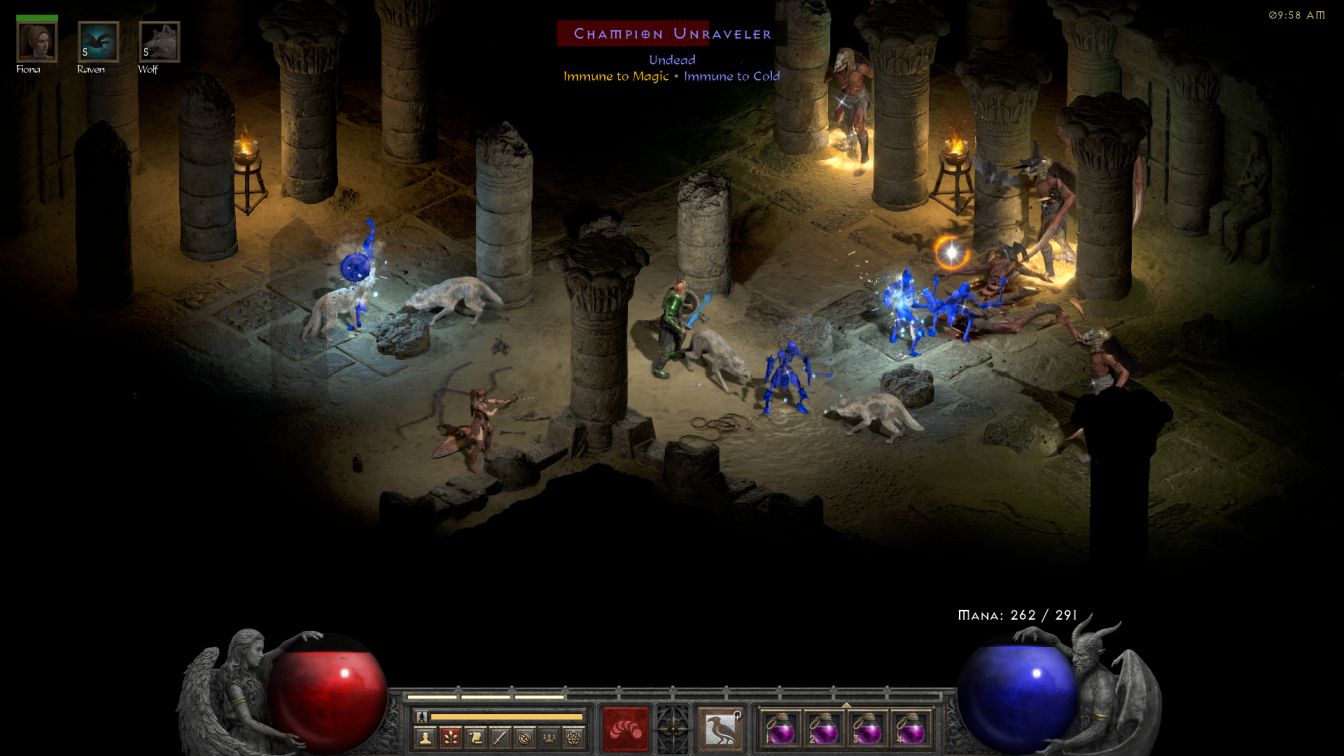Screen dimensions: 1344x756
Task: Select the Raven summon portrait
Action: 98,42
